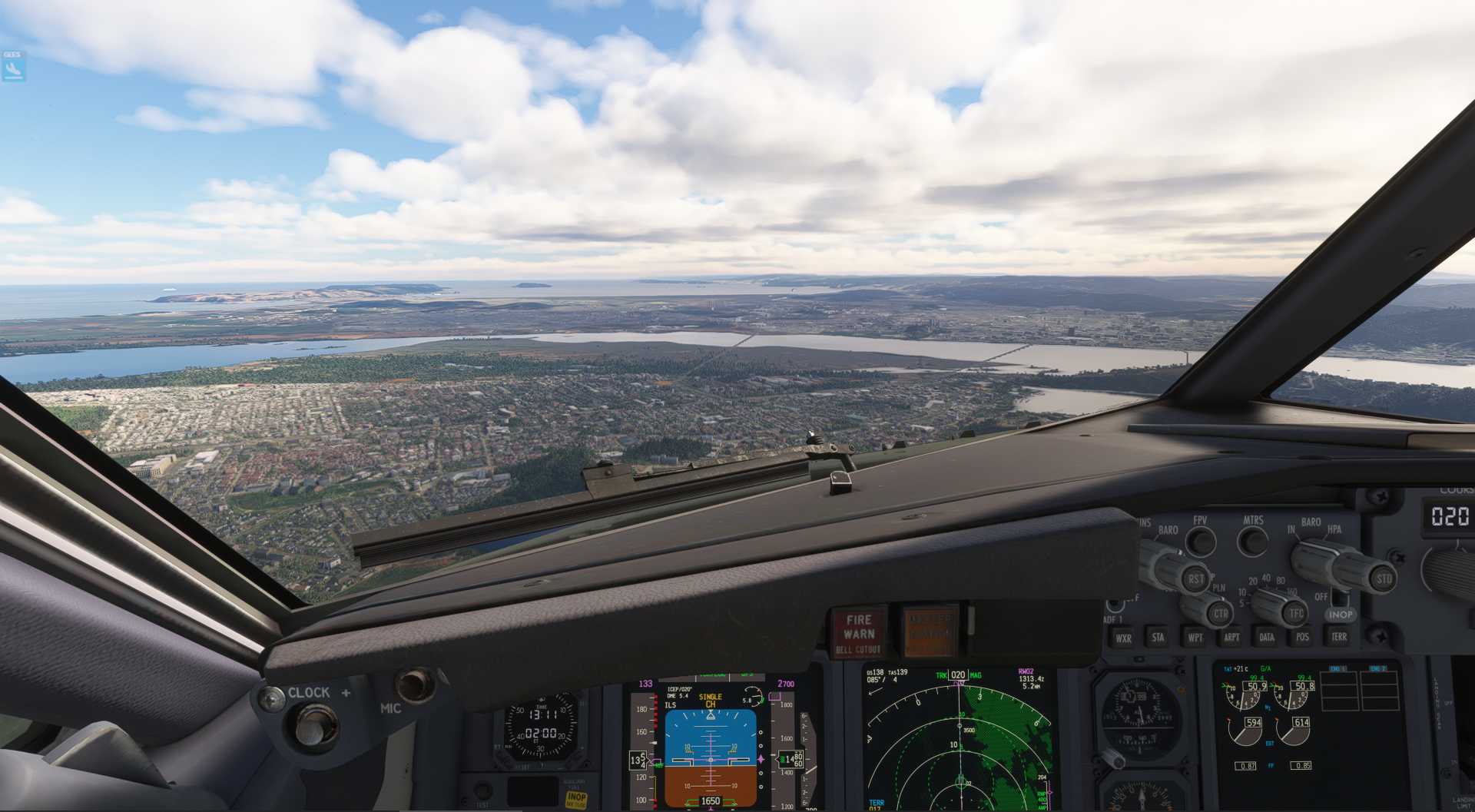This screenshot has height=812, width=1475.
Task: Click the RST minimums reset button
Action: 1195,579
